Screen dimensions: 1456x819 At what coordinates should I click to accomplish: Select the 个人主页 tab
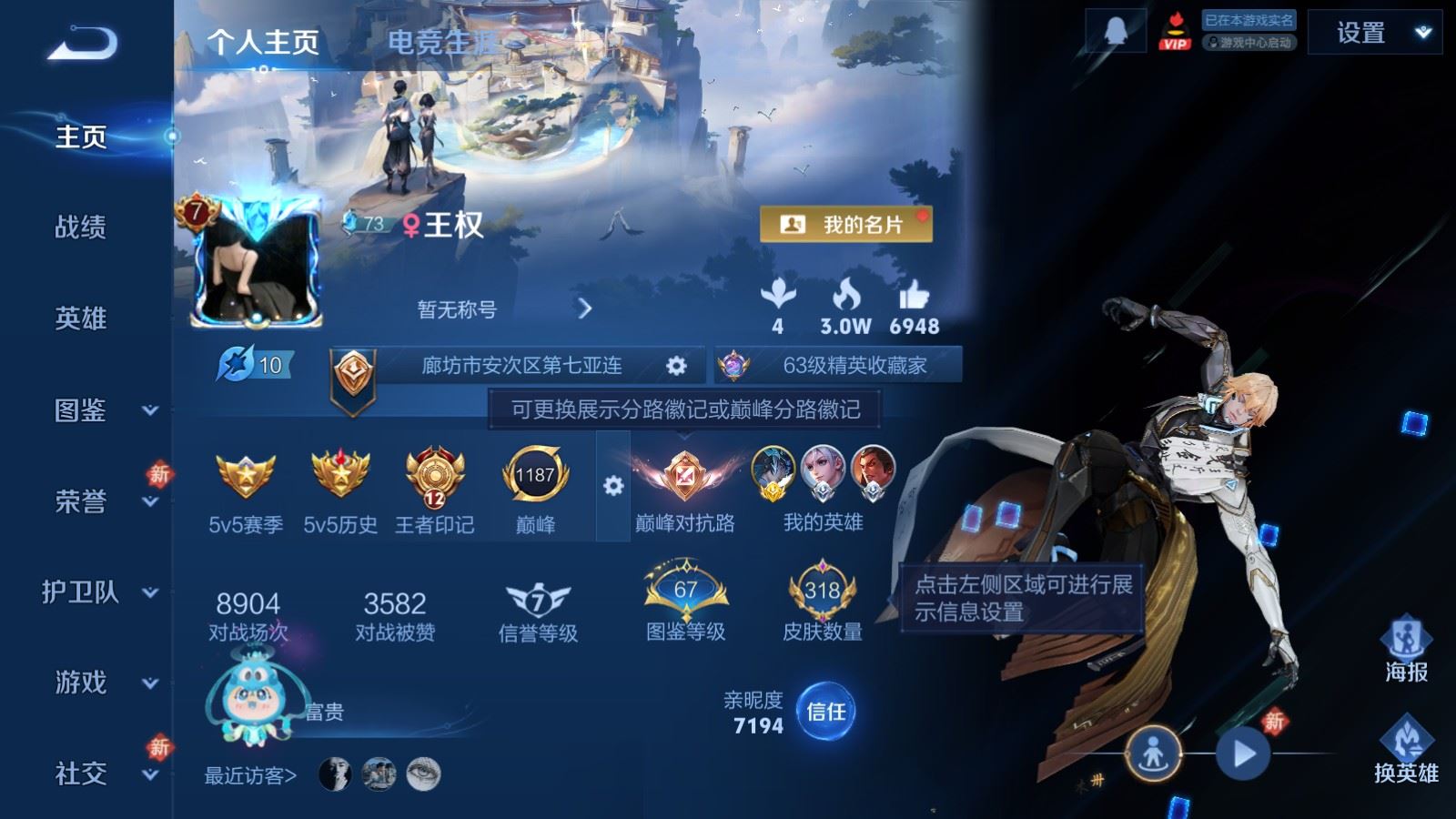[263, 40]
